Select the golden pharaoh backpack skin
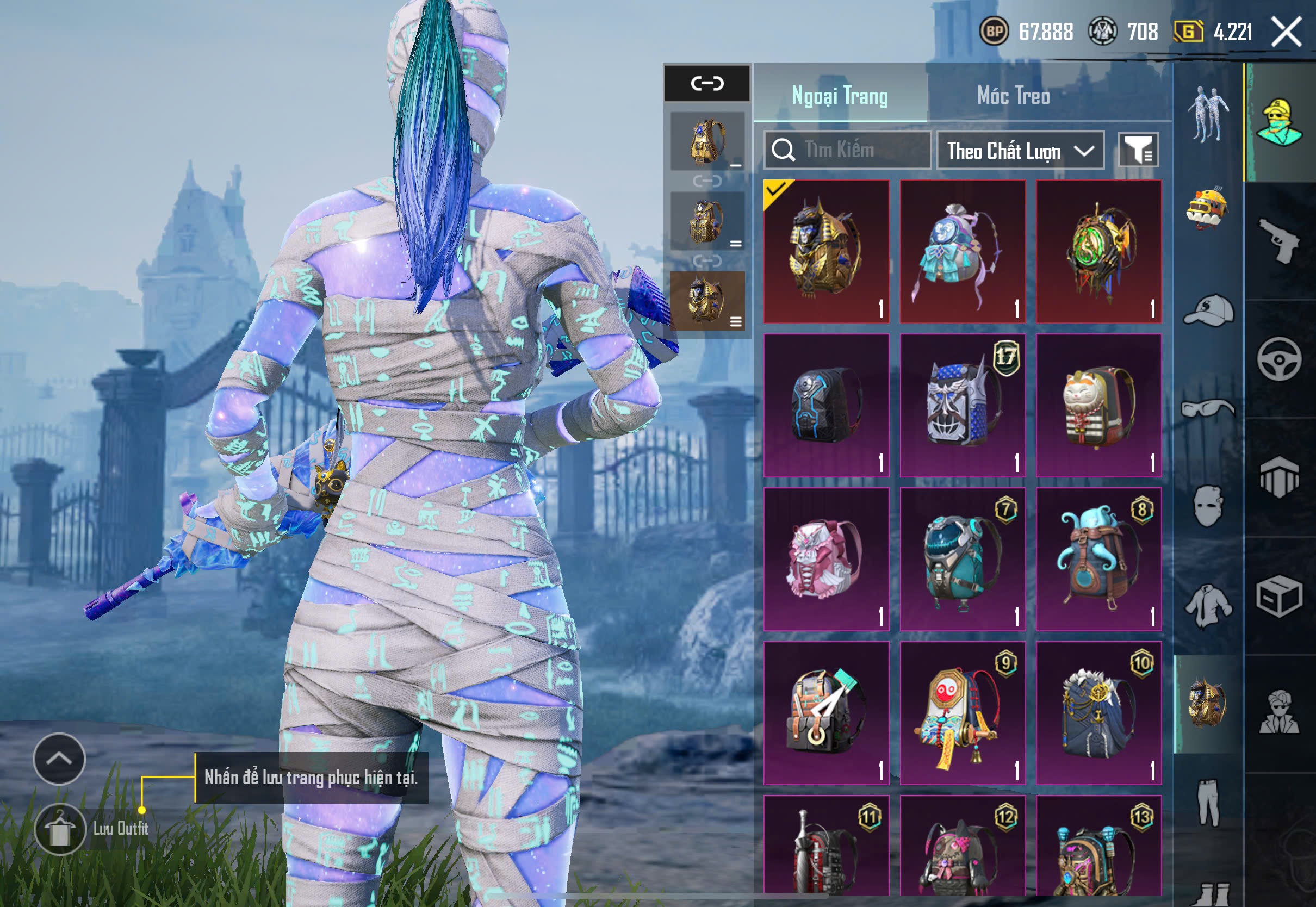This screenshot has width=1316, height=907. 826,251
